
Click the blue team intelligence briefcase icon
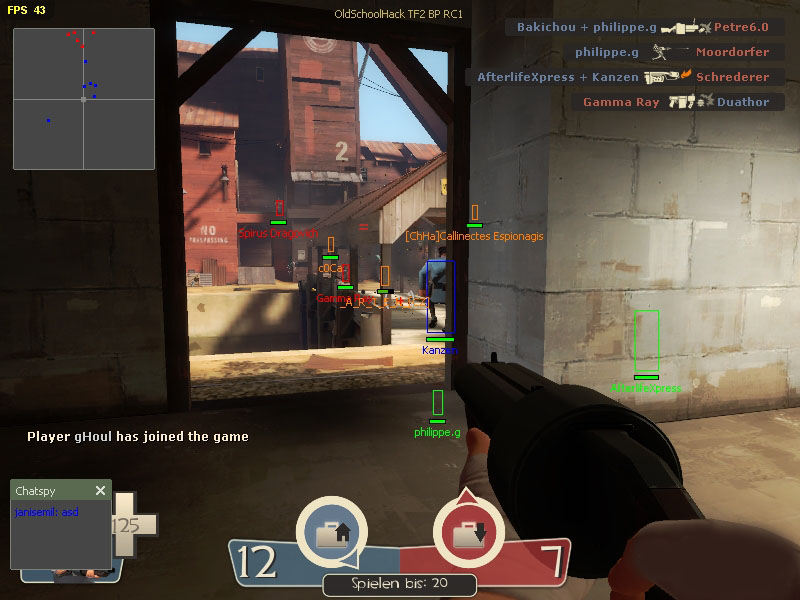(x=332, y=534)
